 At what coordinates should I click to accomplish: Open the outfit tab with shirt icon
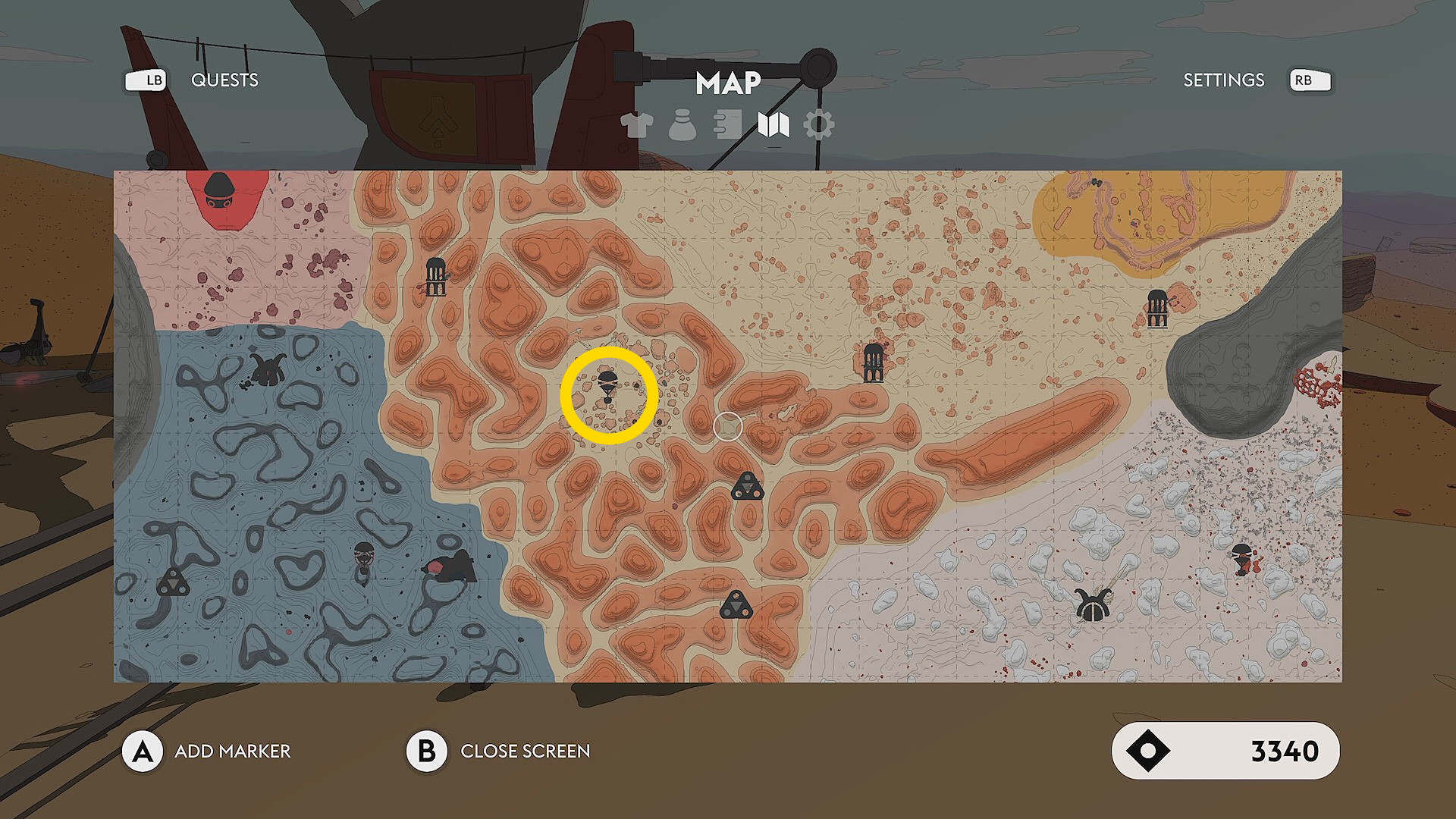click(636, 125)
